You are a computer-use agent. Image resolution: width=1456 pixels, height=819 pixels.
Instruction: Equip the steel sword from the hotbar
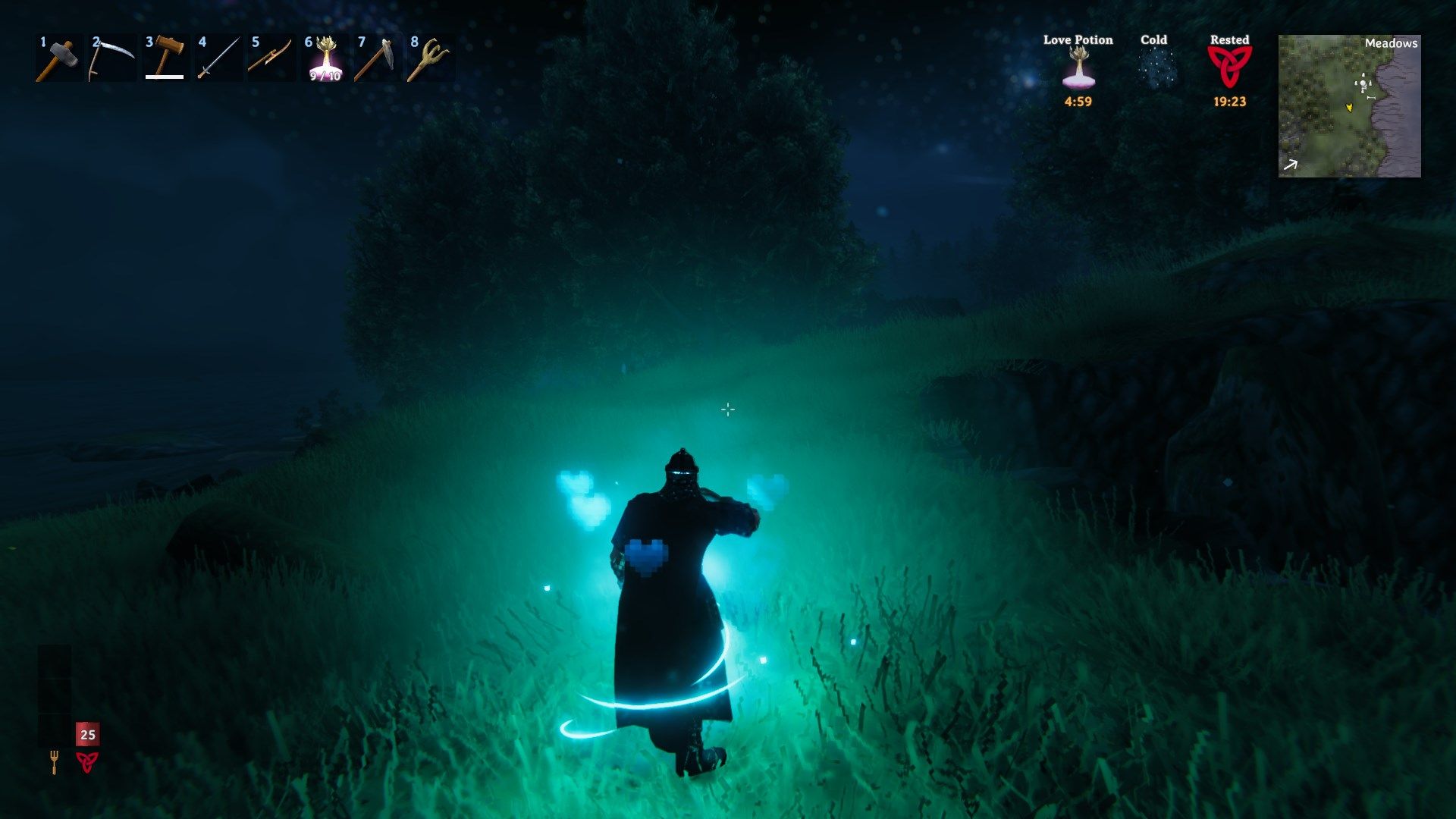tap(218, 58)
